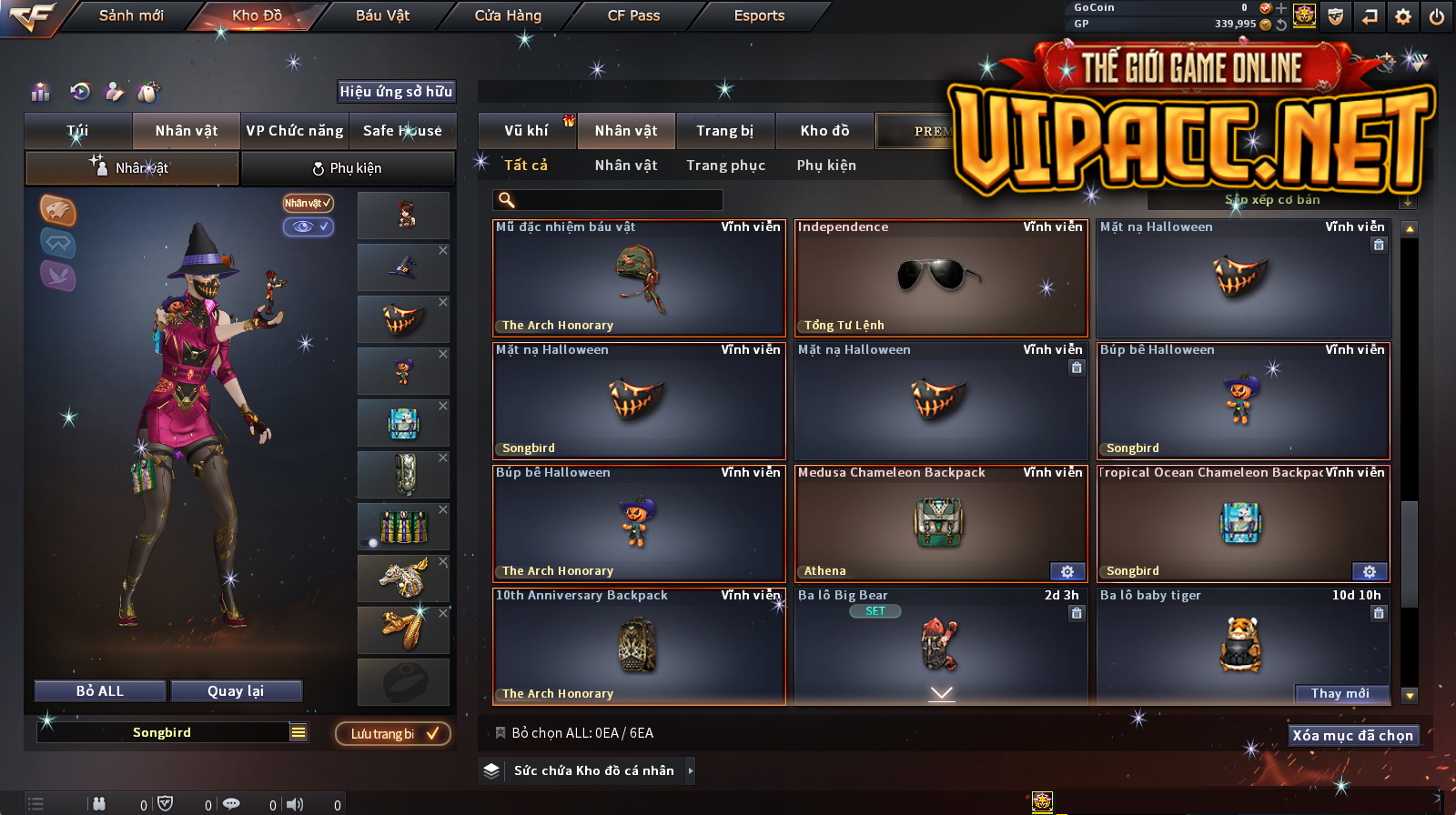1456x815 pixels.
Task: Go to the CF Pass page
Action: click(x=633, y=15)
